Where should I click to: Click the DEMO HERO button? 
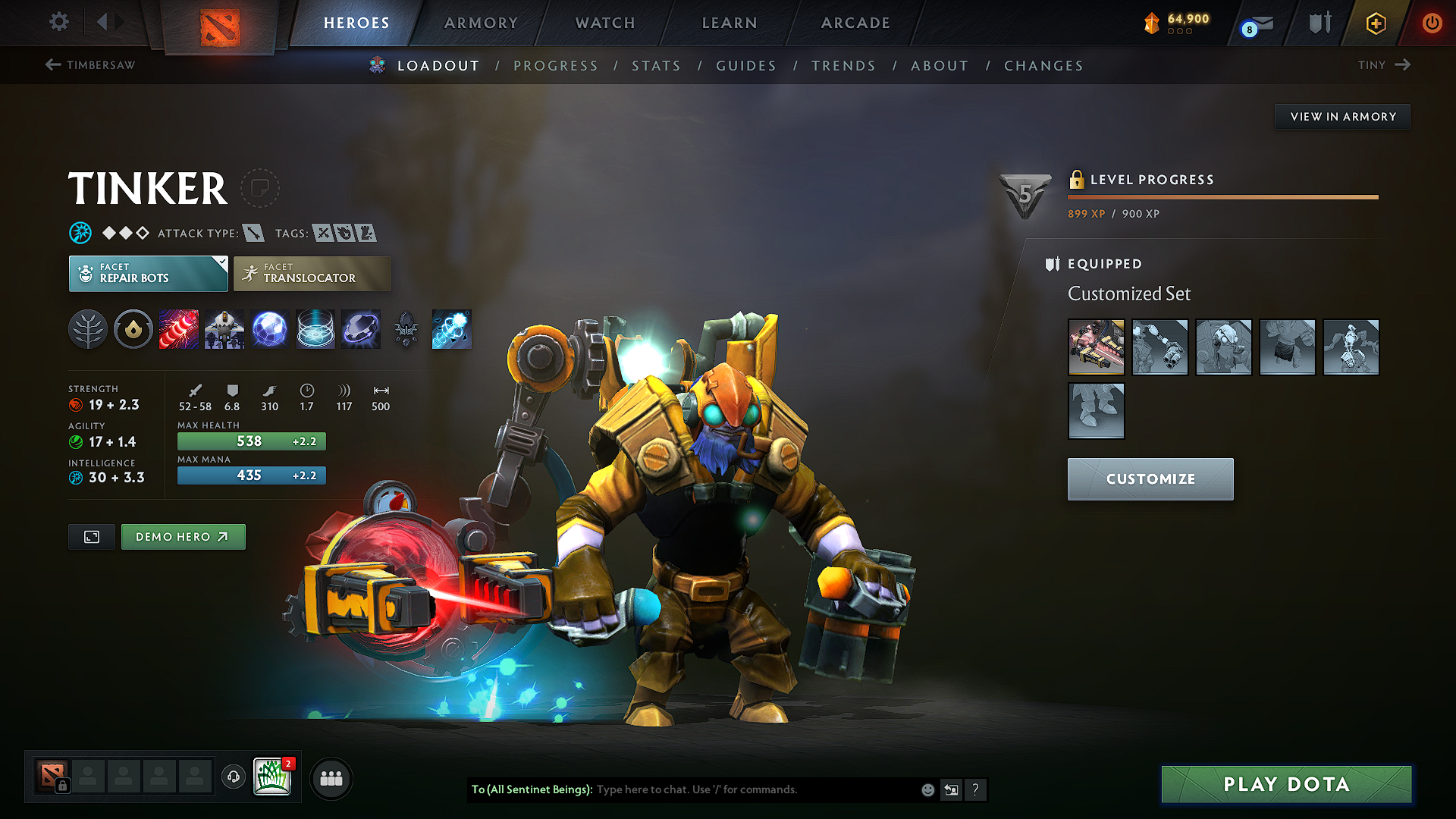[183, 536]
